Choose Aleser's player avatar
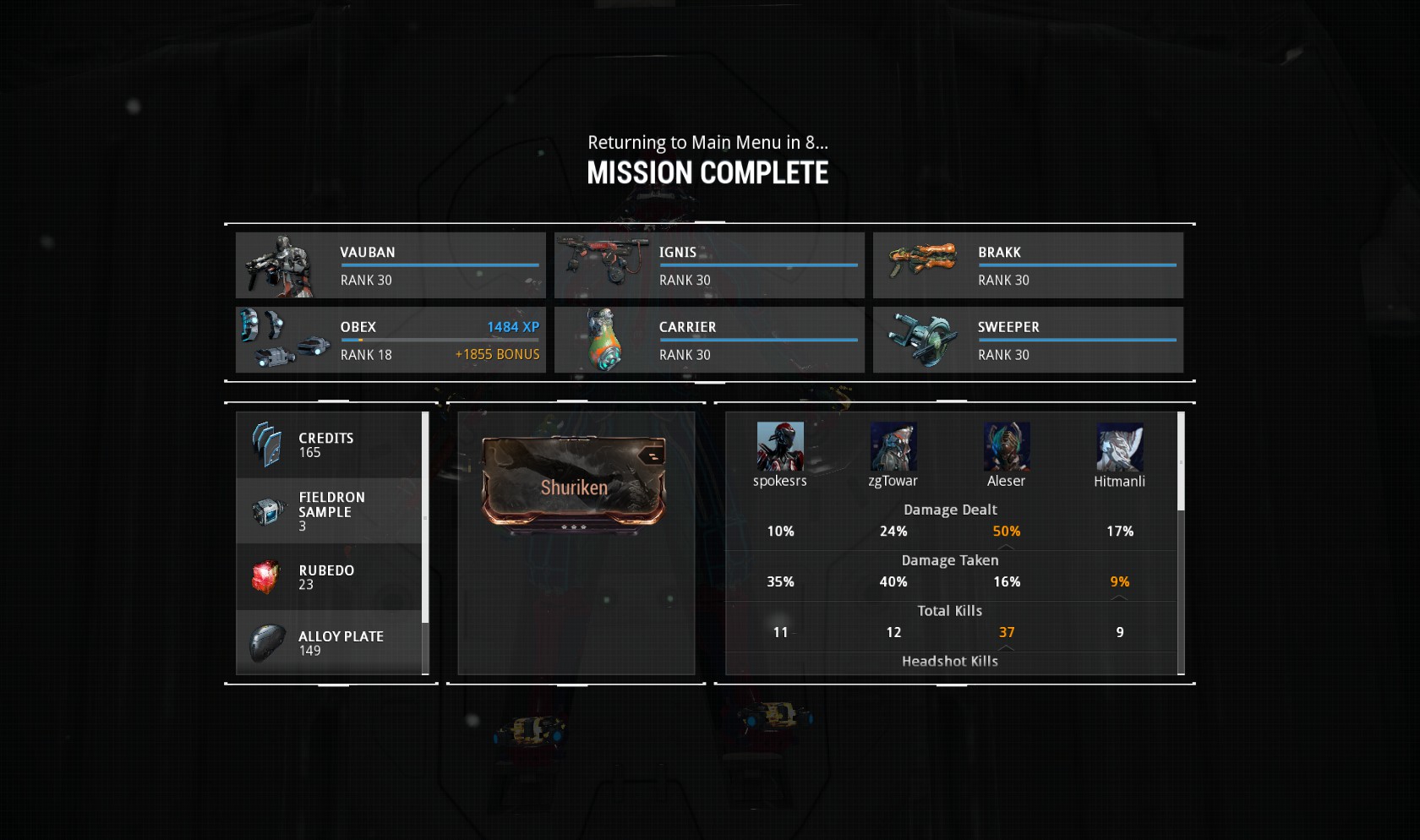 point(1007,446)
